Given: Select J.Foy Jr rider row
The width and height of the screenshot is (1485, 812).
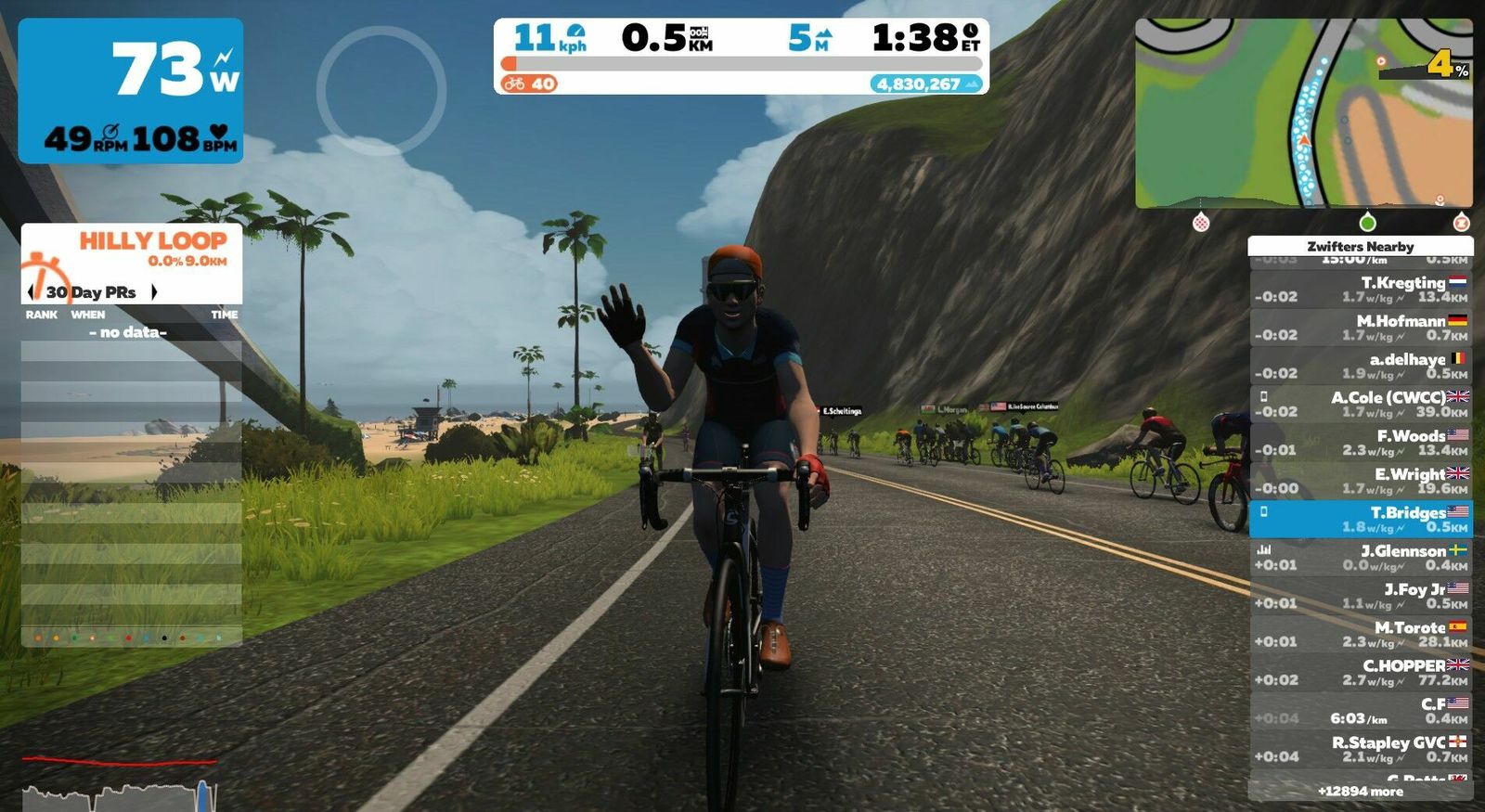Looking at the screenshot, I should pos(1361,596).
